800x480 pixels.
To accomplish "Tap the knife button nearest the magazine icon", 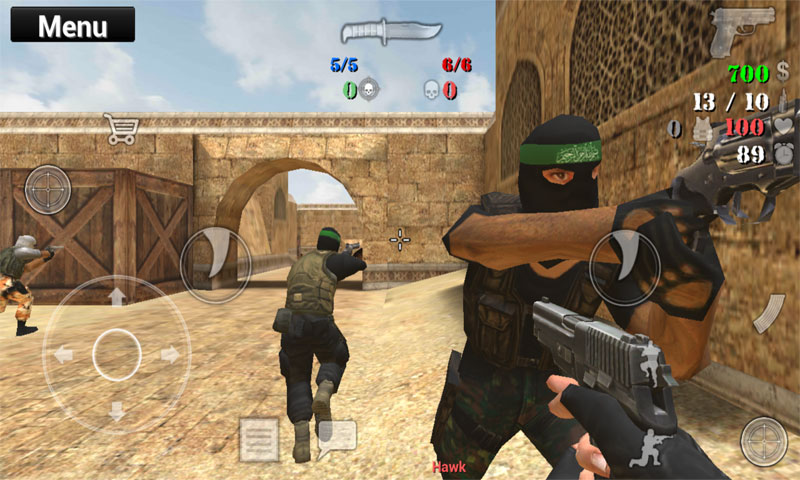I will click(624, 268).
